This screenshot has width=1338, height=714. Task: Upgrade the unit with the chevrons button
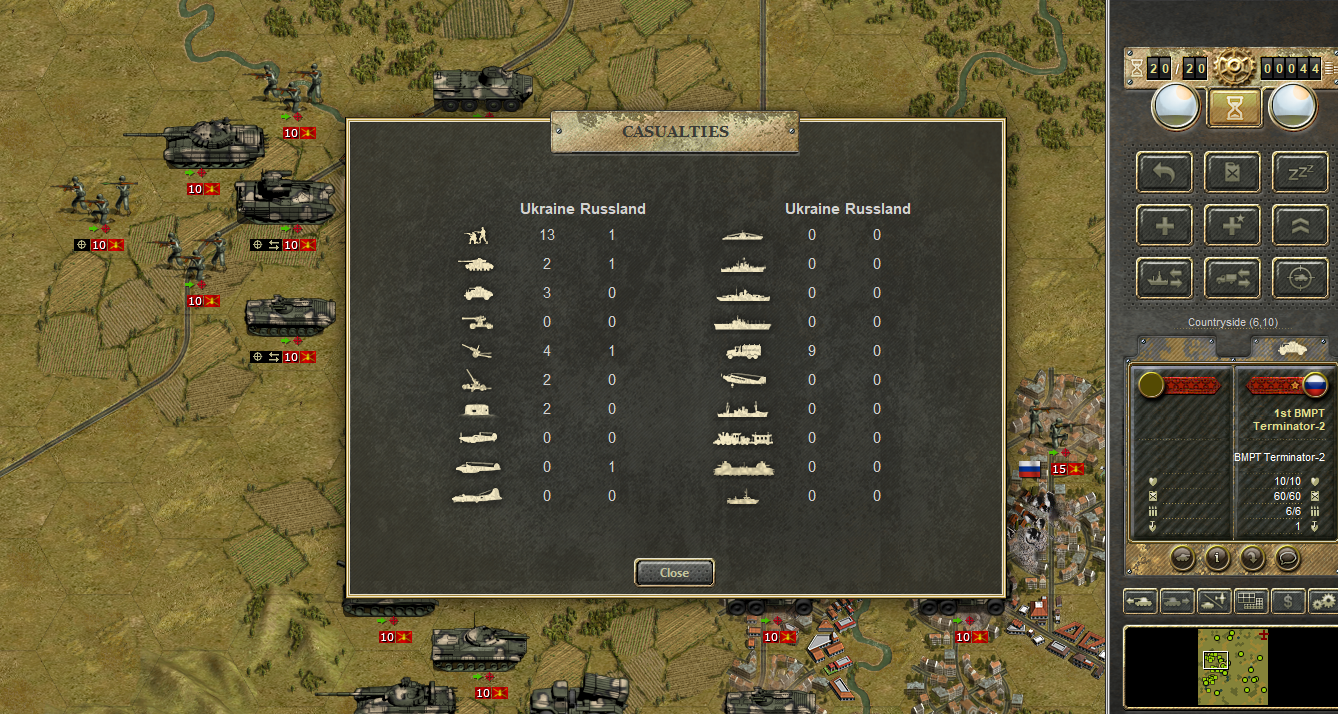click(x=1299, y=225)
